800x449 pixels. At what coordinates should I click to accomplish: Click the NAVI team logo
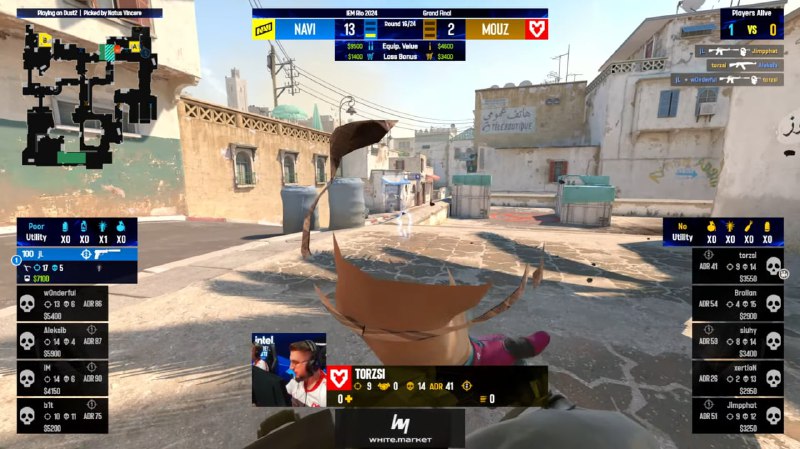[264, 30]
